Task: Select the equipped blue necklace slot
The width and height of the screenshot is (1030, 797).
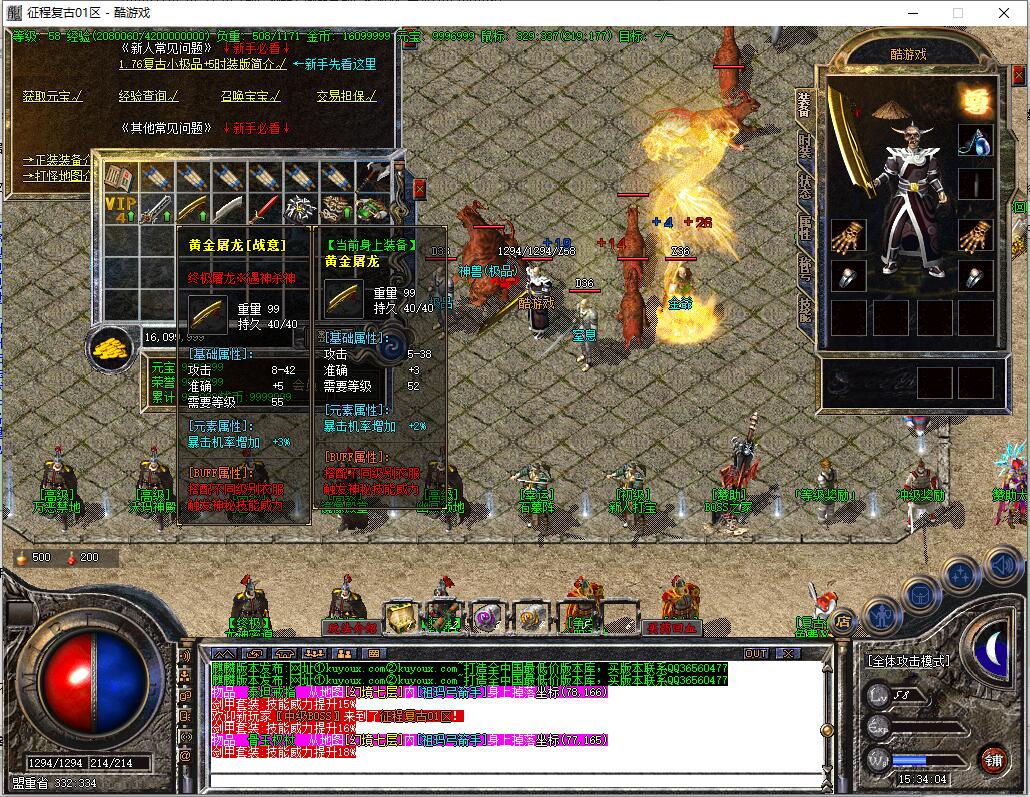Action: (975, 141)
